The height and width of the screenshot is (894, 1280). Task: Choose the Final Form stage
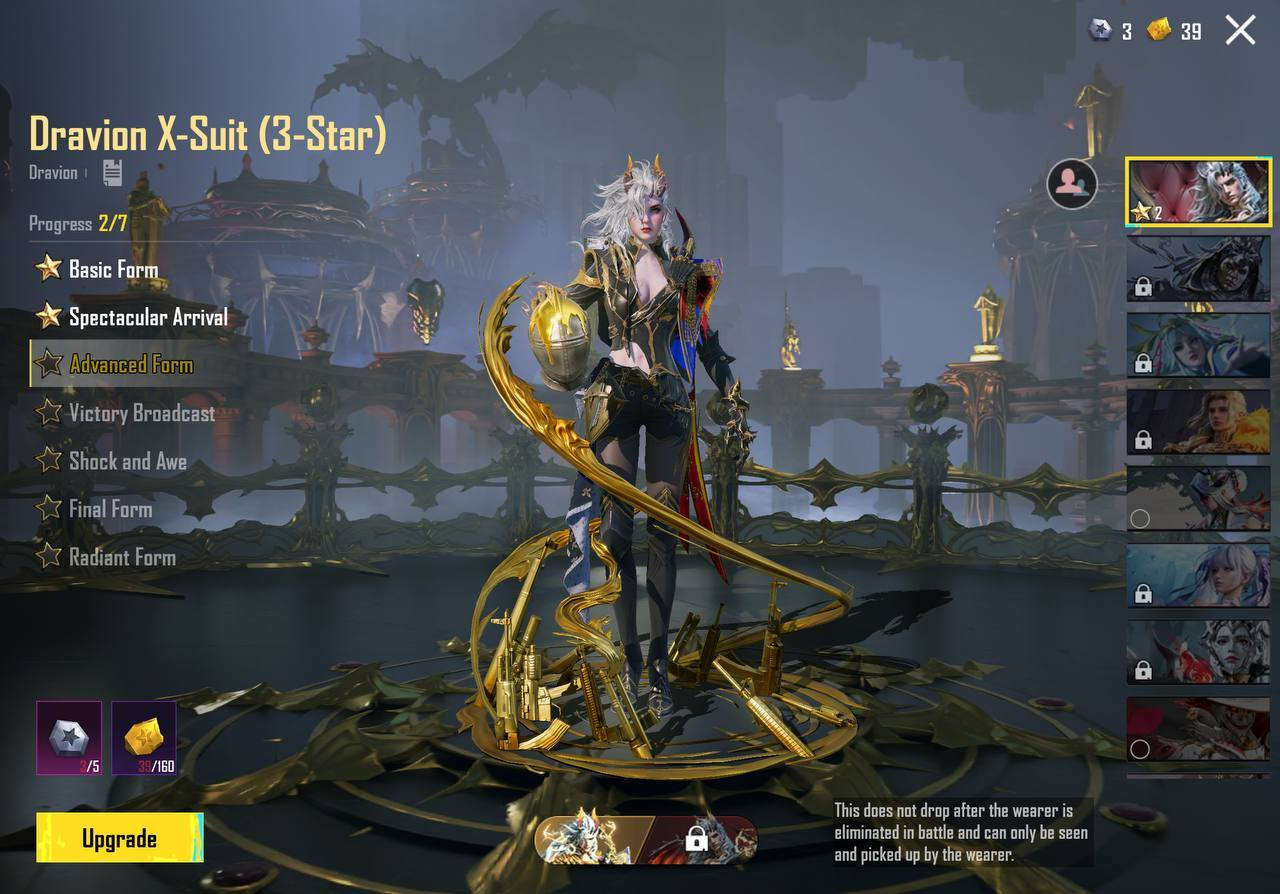[x=110, y=509]
